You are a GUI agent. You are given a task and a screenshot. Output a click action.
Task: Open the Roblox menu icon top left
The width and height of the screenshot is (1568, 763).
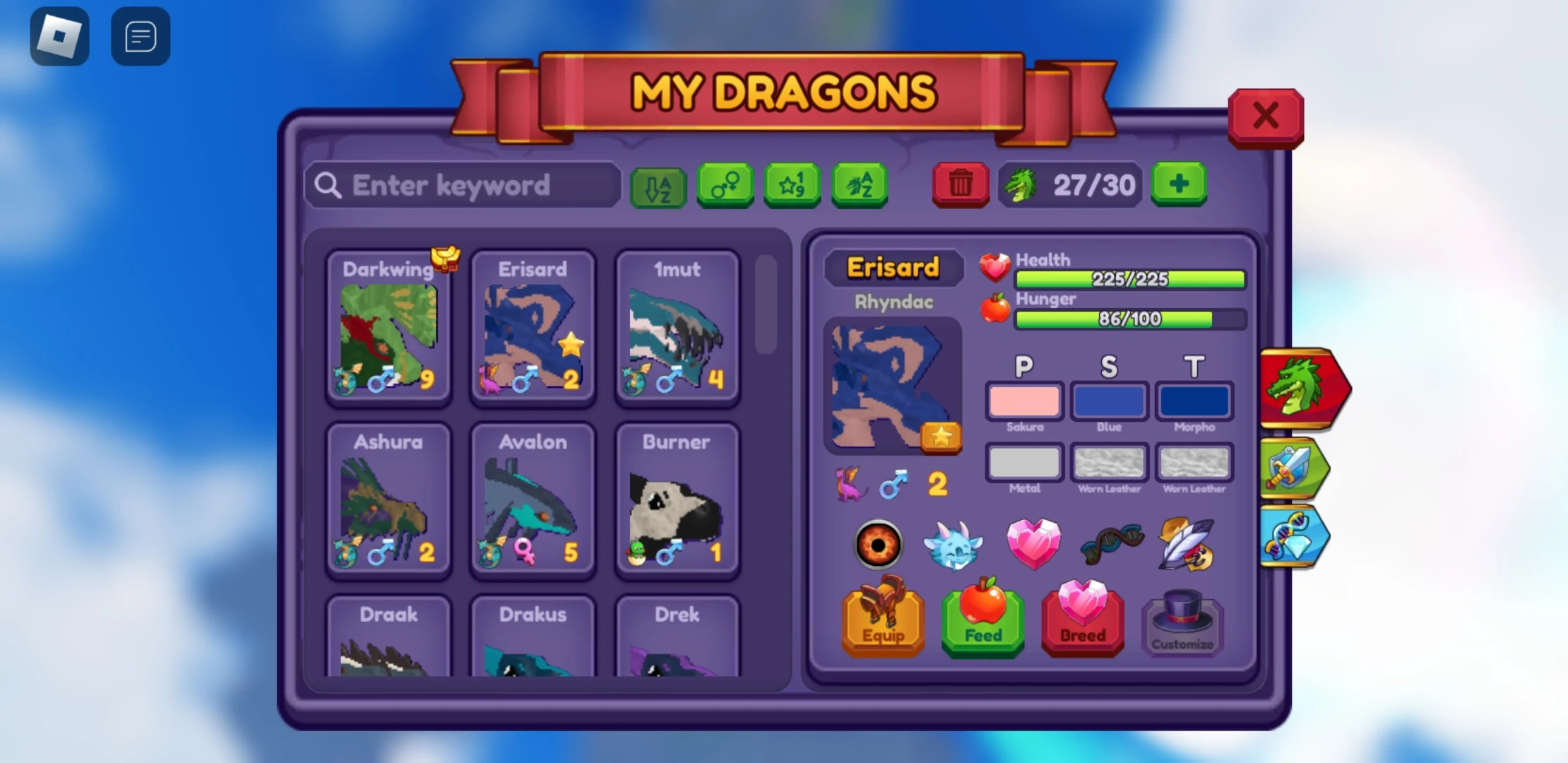[60, 35]
